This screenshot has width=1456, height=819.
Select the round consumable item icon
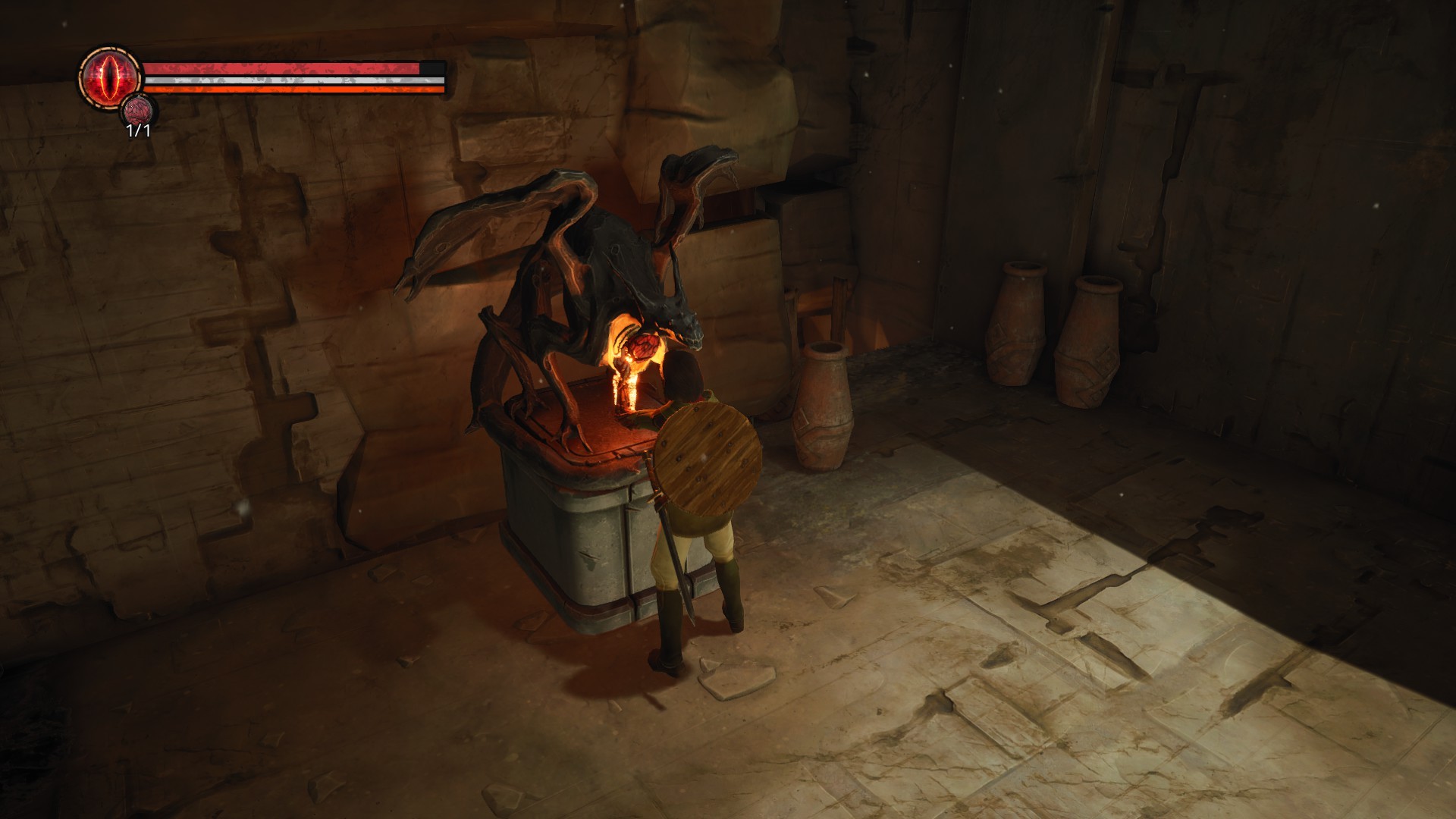click(x=138, y=111)
